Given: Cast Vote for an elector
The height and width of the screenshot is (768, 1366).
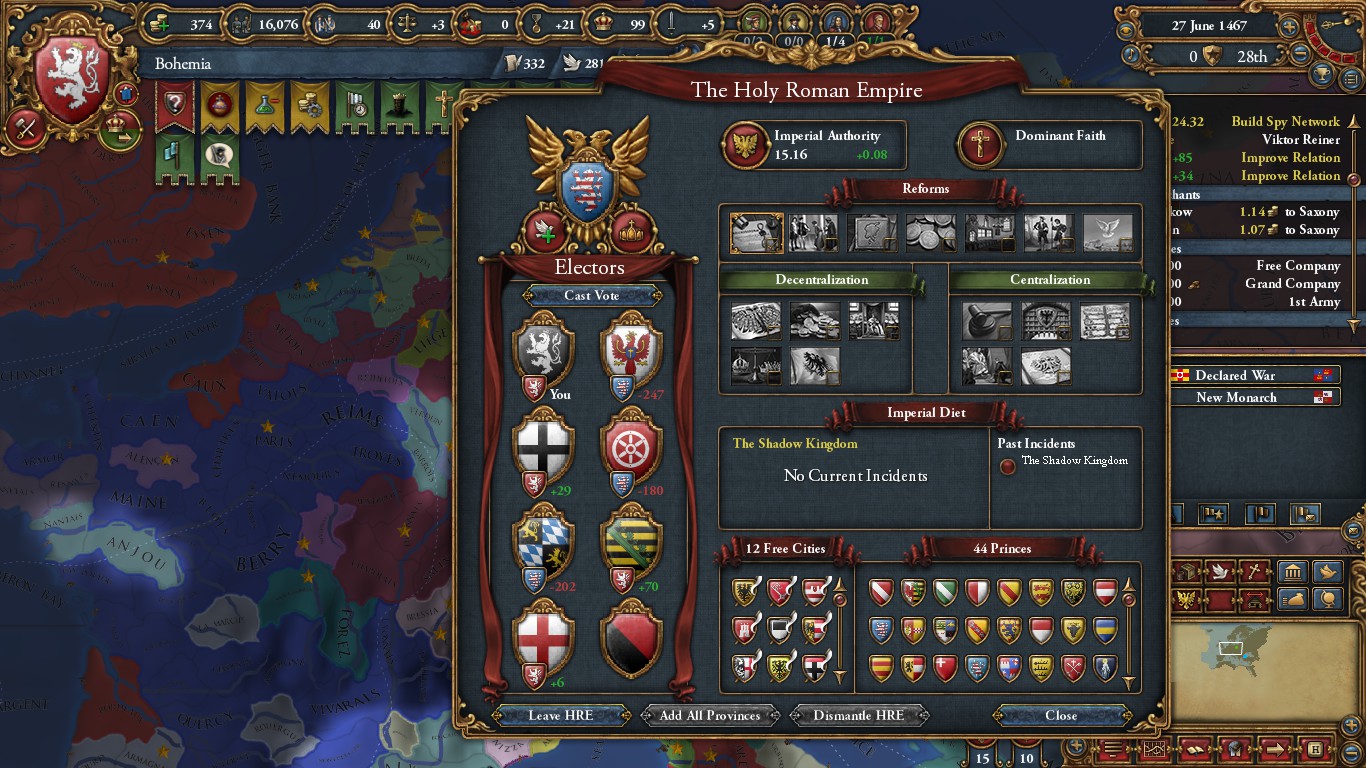Looking at the screenshot, I should [591, 295].
